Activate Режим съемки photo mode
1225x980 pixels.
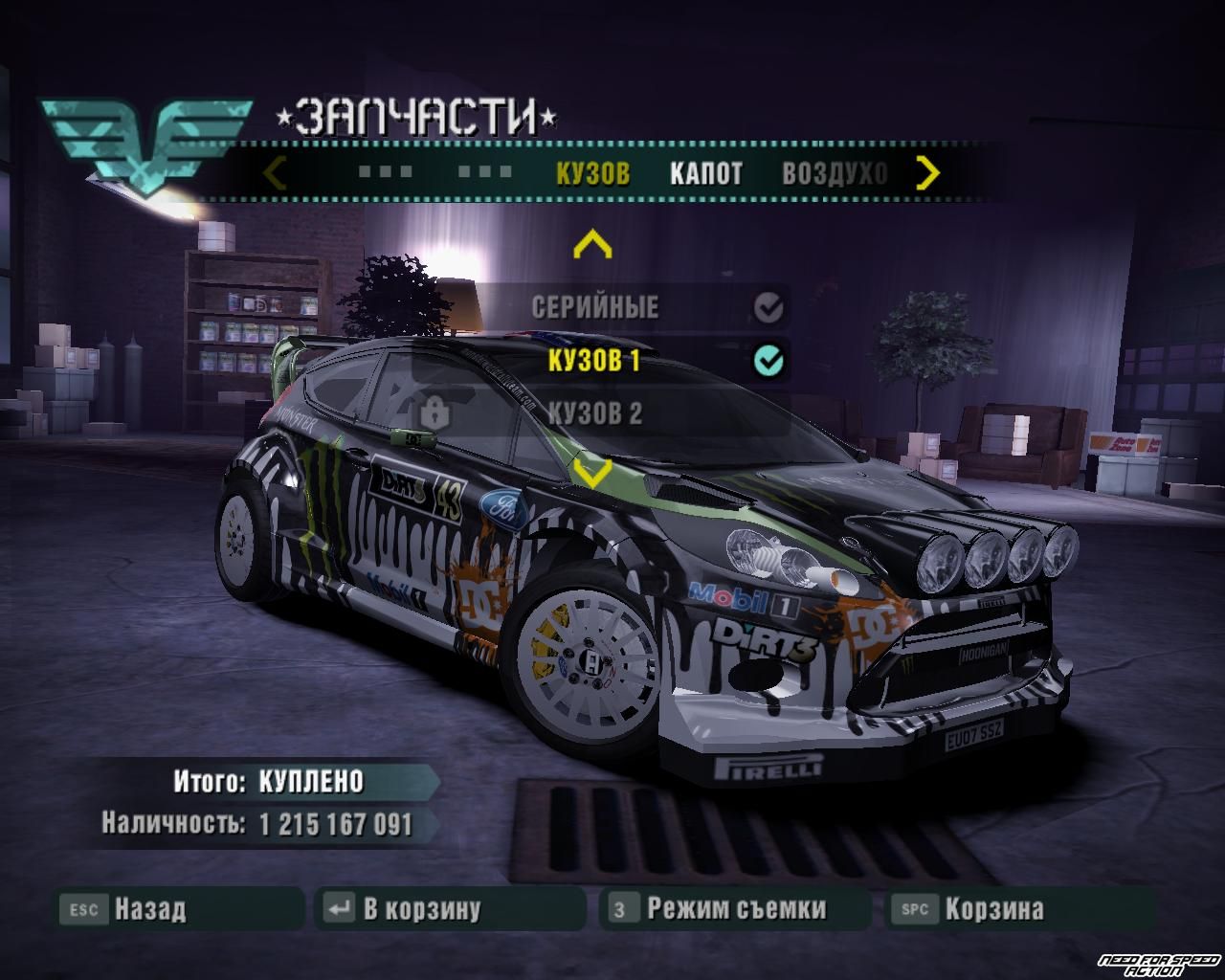pos(735,908)
